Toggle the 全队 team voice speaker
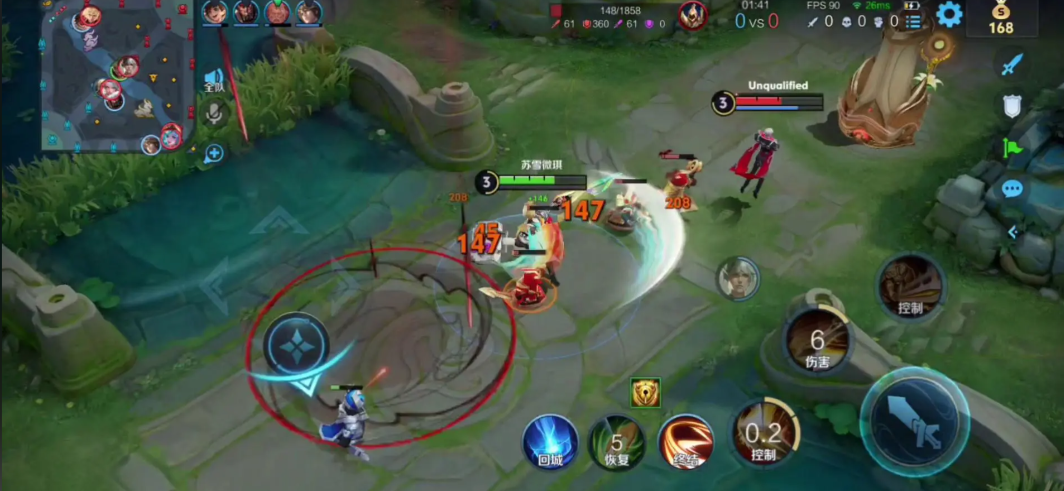 [213, 80]
